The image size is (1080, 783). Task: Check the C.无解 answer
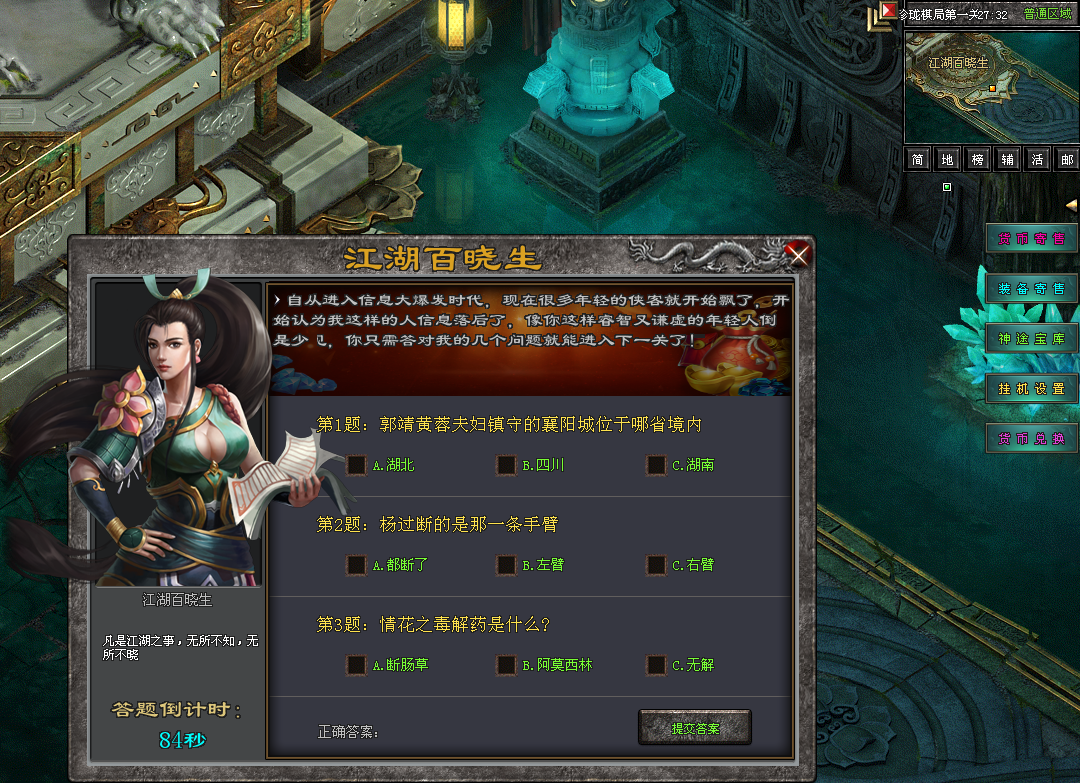pyautogui.click(x=656, y=665)
